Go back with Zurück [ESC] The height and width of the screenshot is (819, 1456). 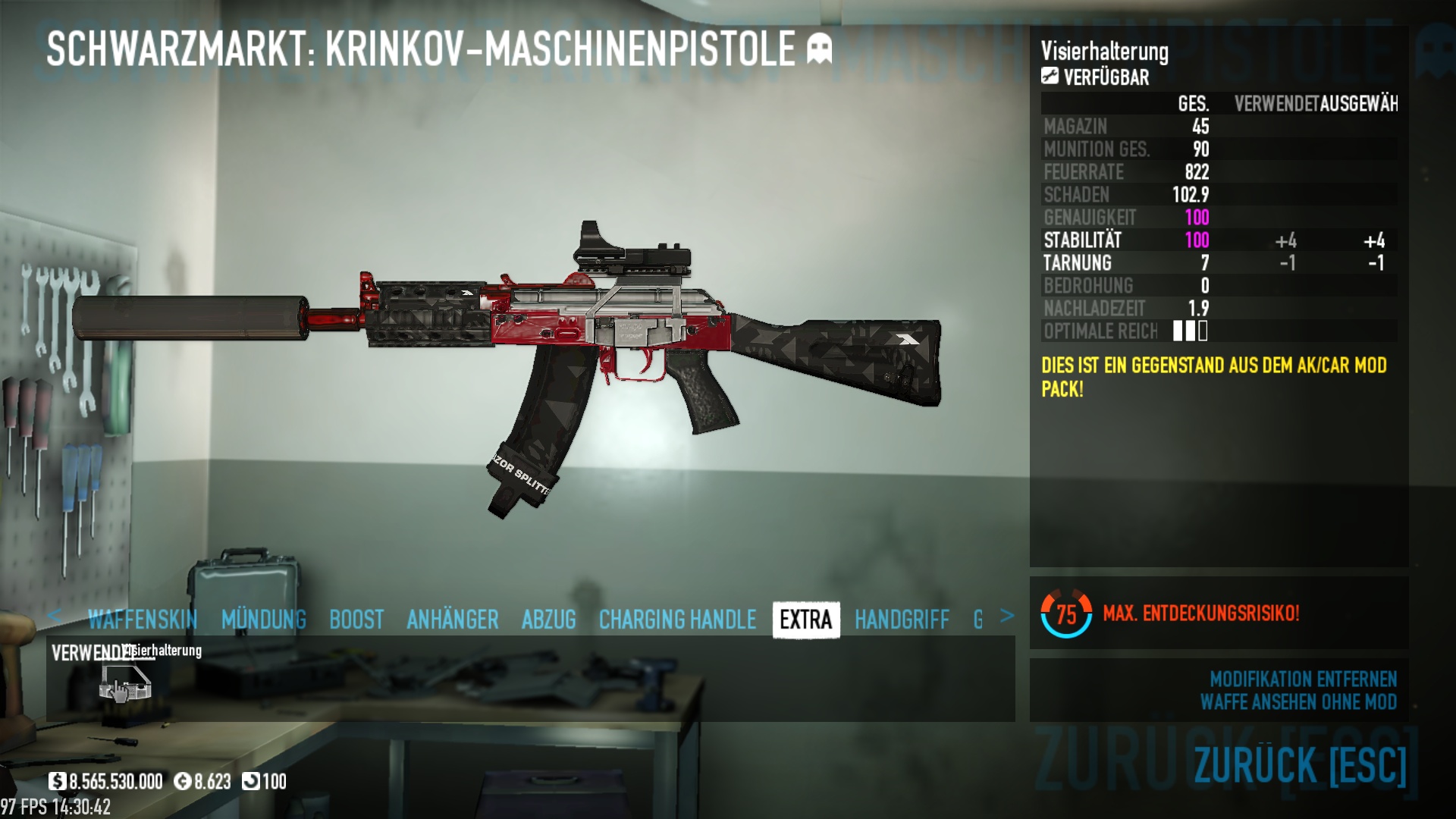(x=1300, y=764)
